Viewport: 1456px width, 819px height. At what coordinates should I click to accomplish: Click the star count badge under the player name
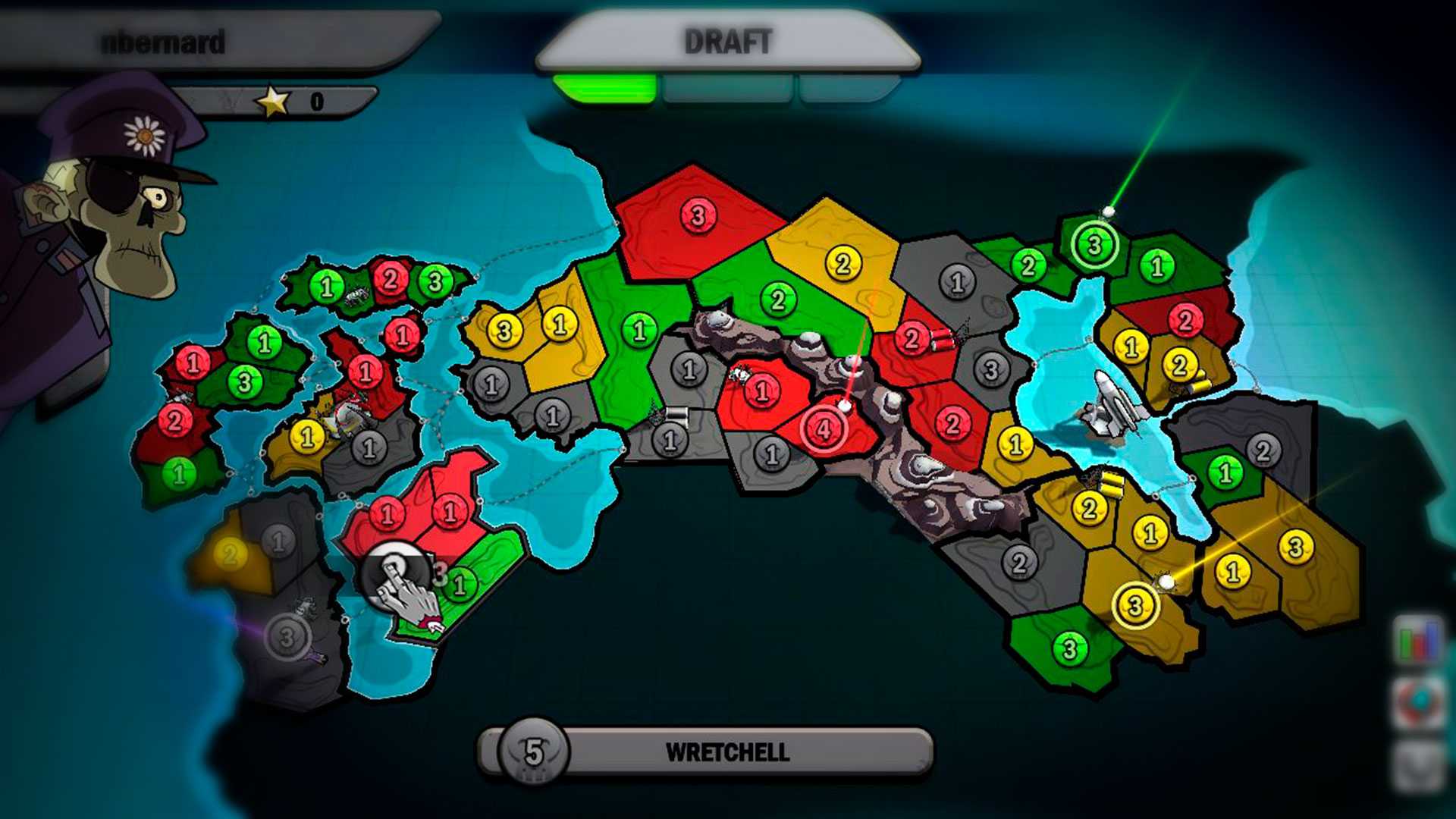click(x=292, y=101)
